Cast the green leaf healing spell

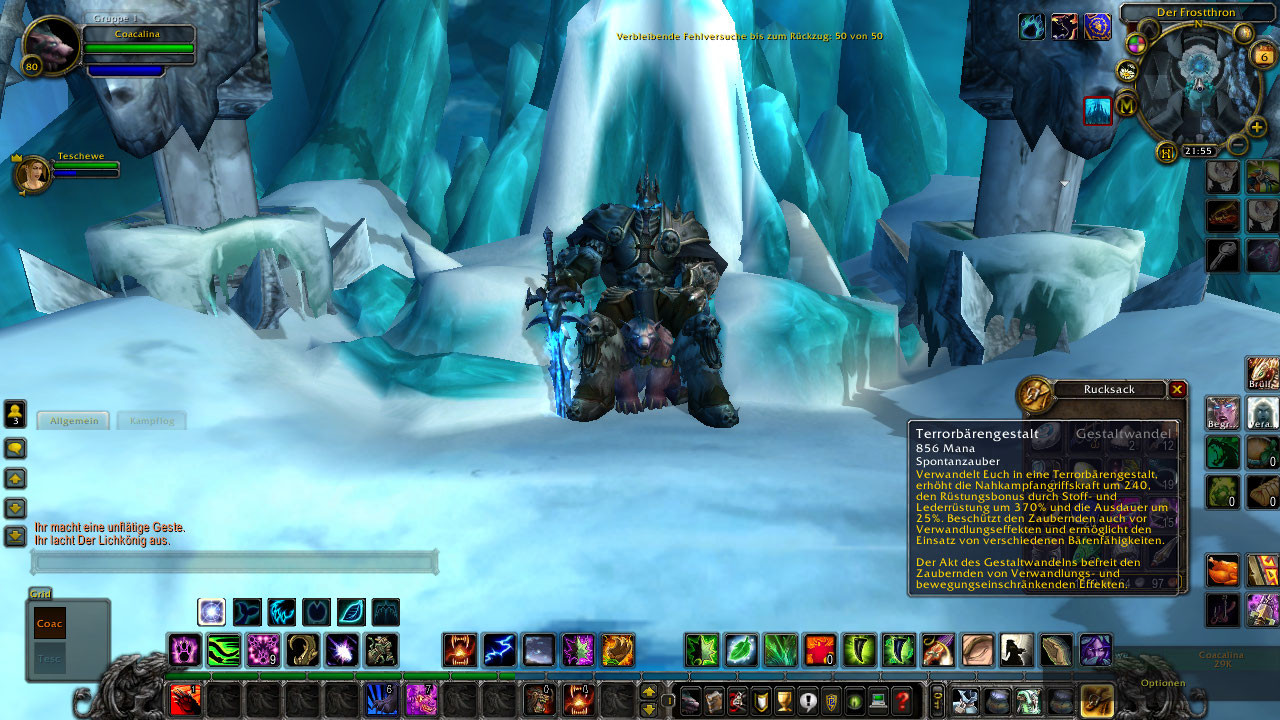pyautogui.click(x=741, y=650)
